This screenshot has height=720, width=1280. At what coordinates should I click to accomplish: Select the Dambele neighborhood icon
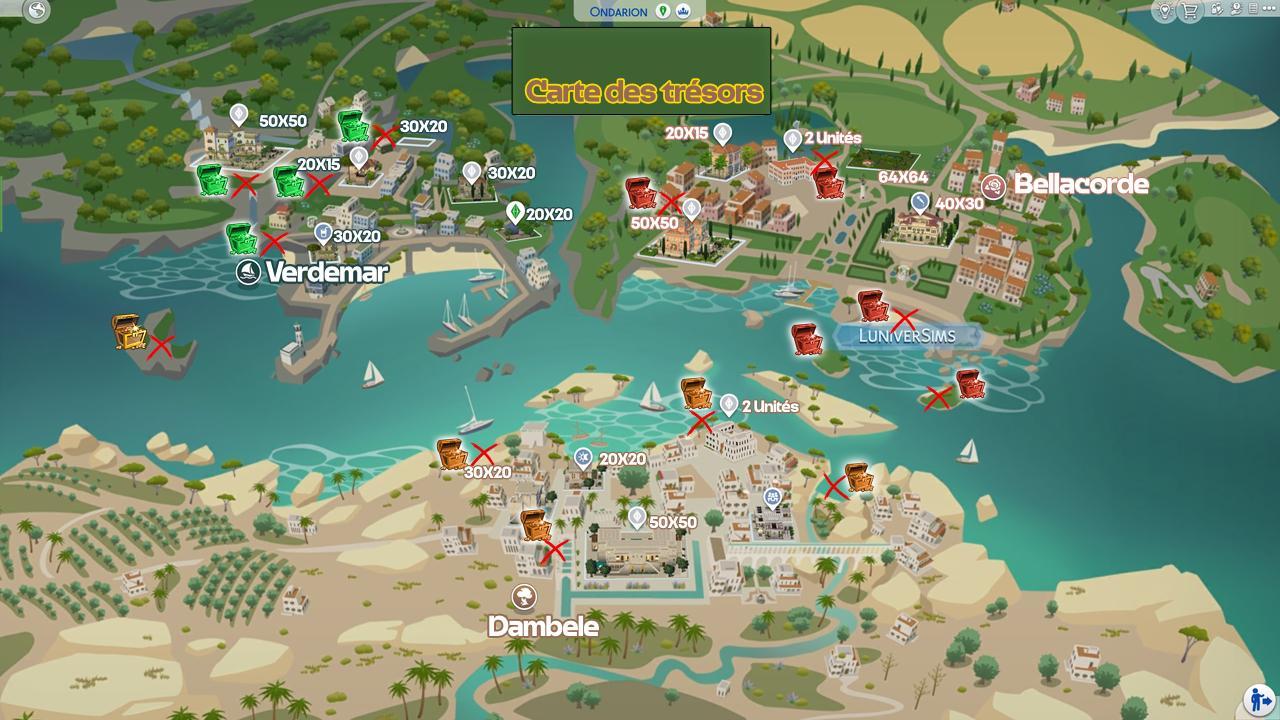(x=523, y=597)
